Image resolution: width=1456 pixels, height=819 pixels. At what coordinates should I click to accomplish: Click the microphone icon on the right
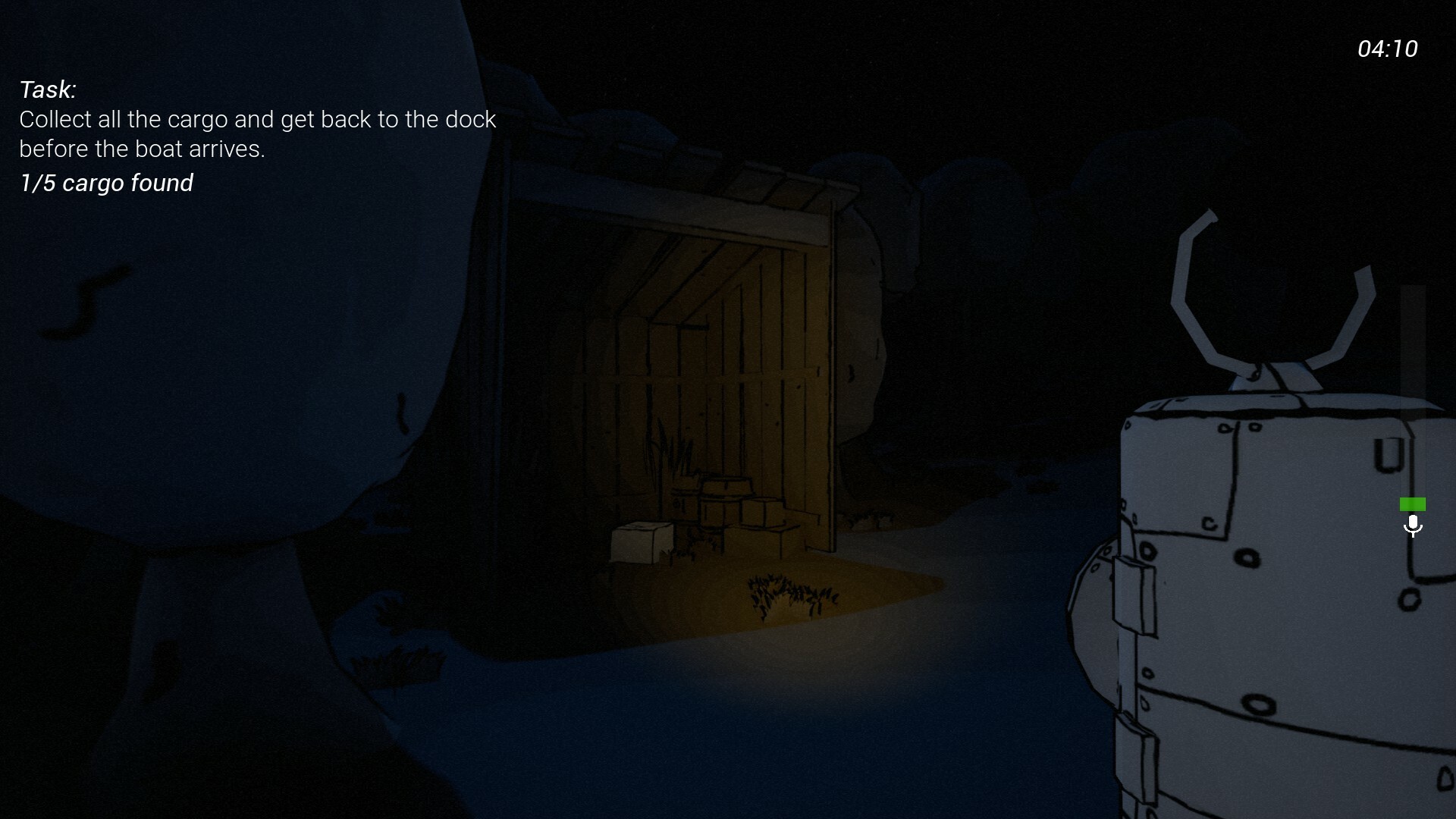tap(1413, 525)
